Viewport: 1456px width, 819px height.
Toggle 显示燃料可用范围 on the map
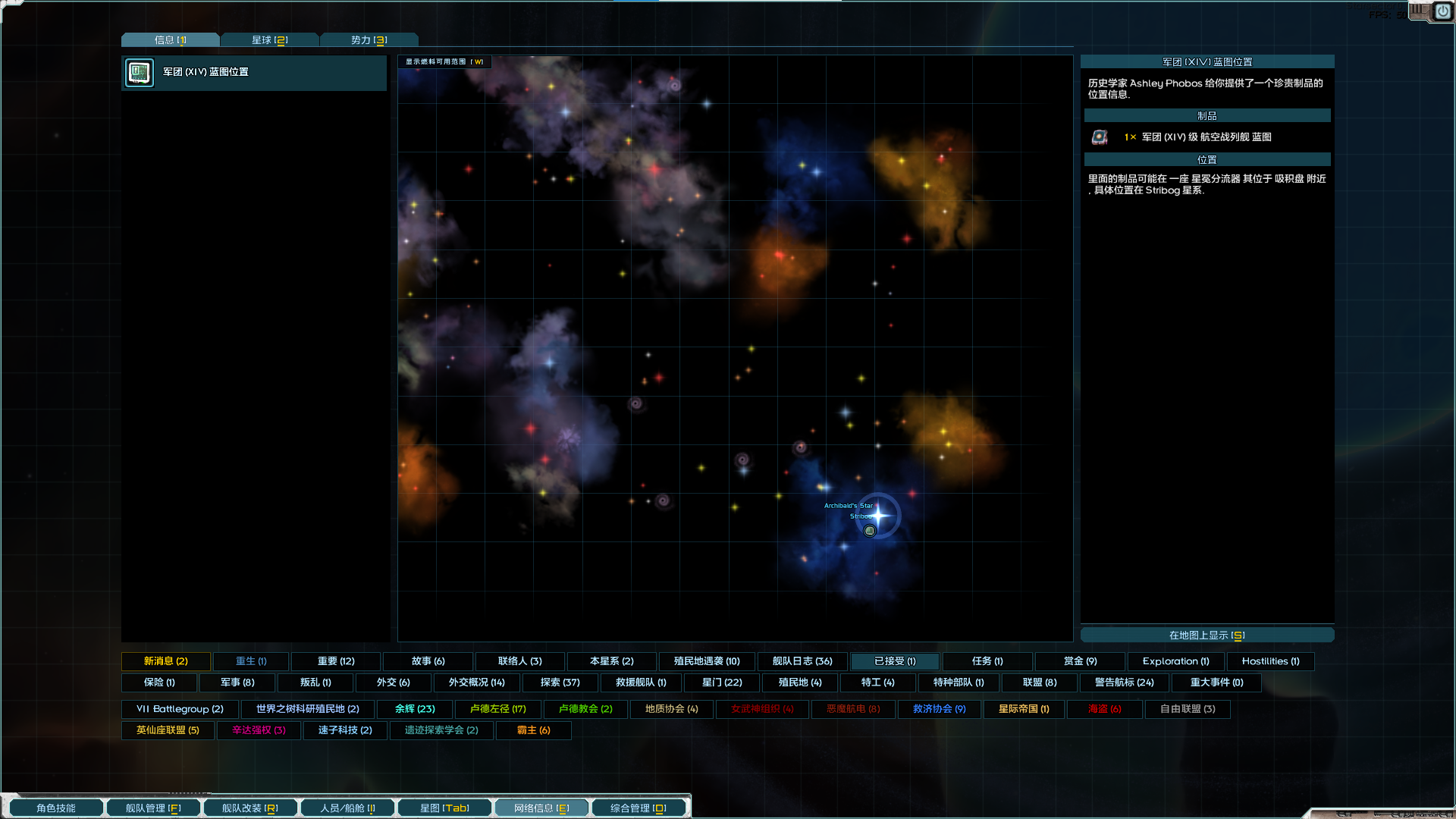444,62
